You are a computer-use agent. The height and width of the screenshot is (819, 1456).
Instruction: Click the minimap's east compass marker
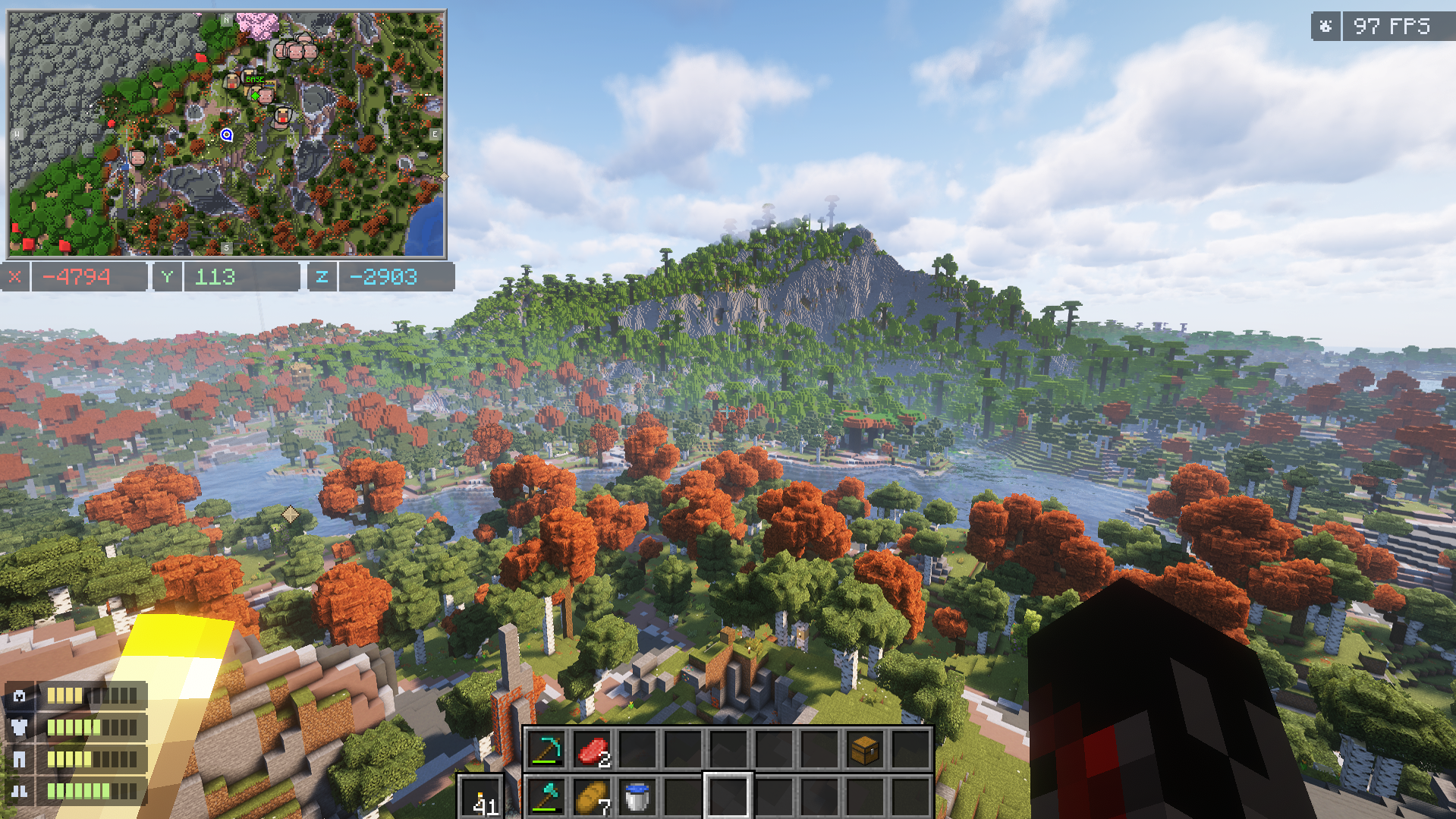[435, 134]
